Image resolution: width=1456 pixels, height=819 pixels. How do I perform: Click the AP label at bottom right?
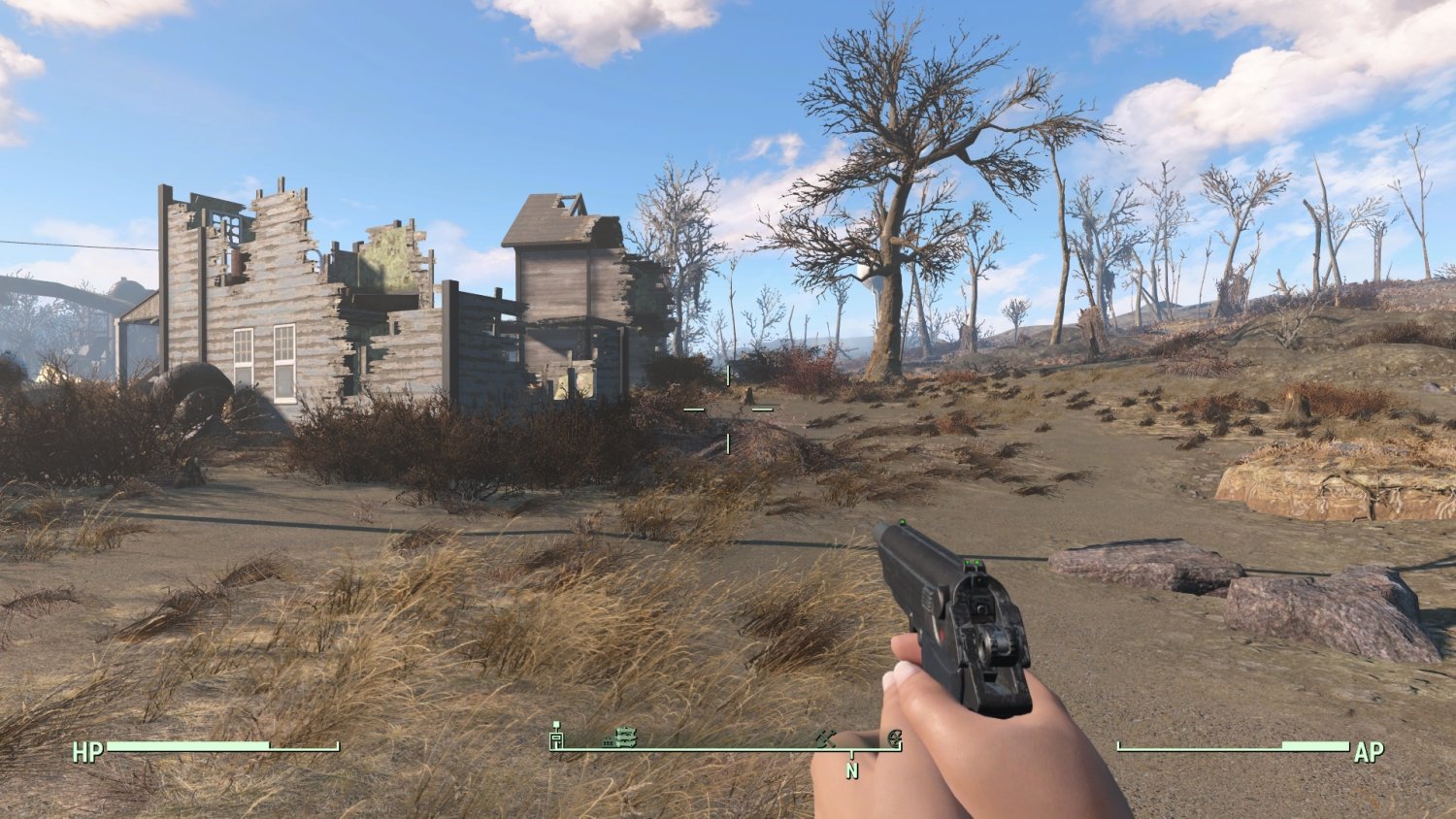click(1369, 751)
